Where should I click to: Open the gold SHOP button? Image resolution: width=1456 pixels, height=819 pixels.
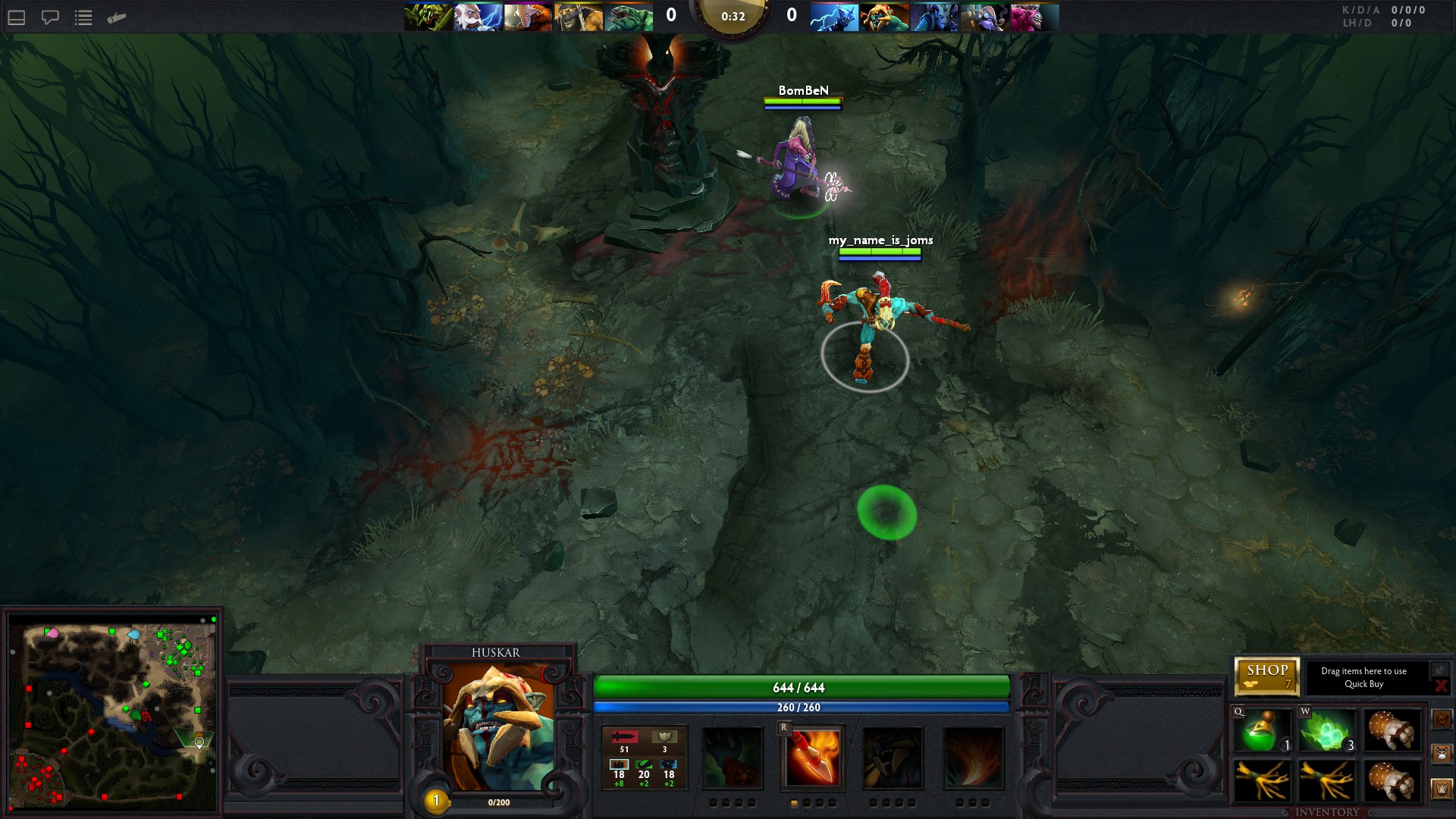coord(1266,676)
